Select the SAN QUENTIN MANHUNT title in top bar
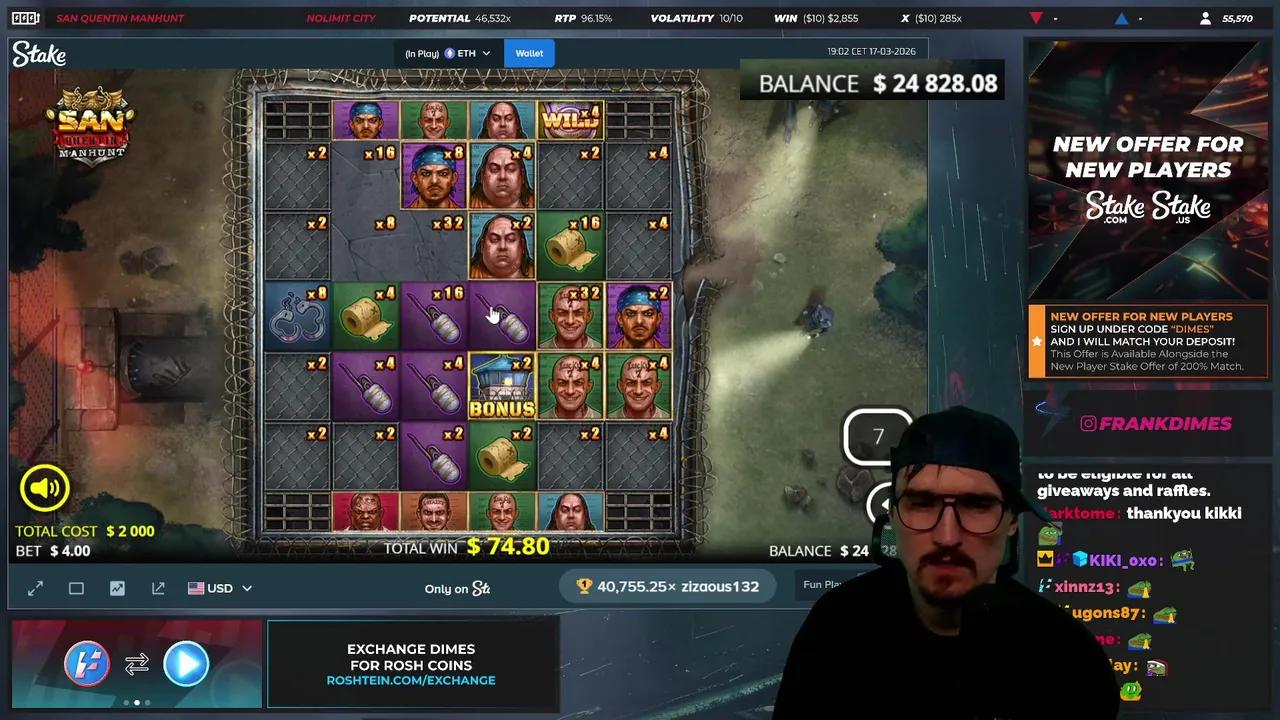This screenshot has height=720, width=1280. pos(120,17)
